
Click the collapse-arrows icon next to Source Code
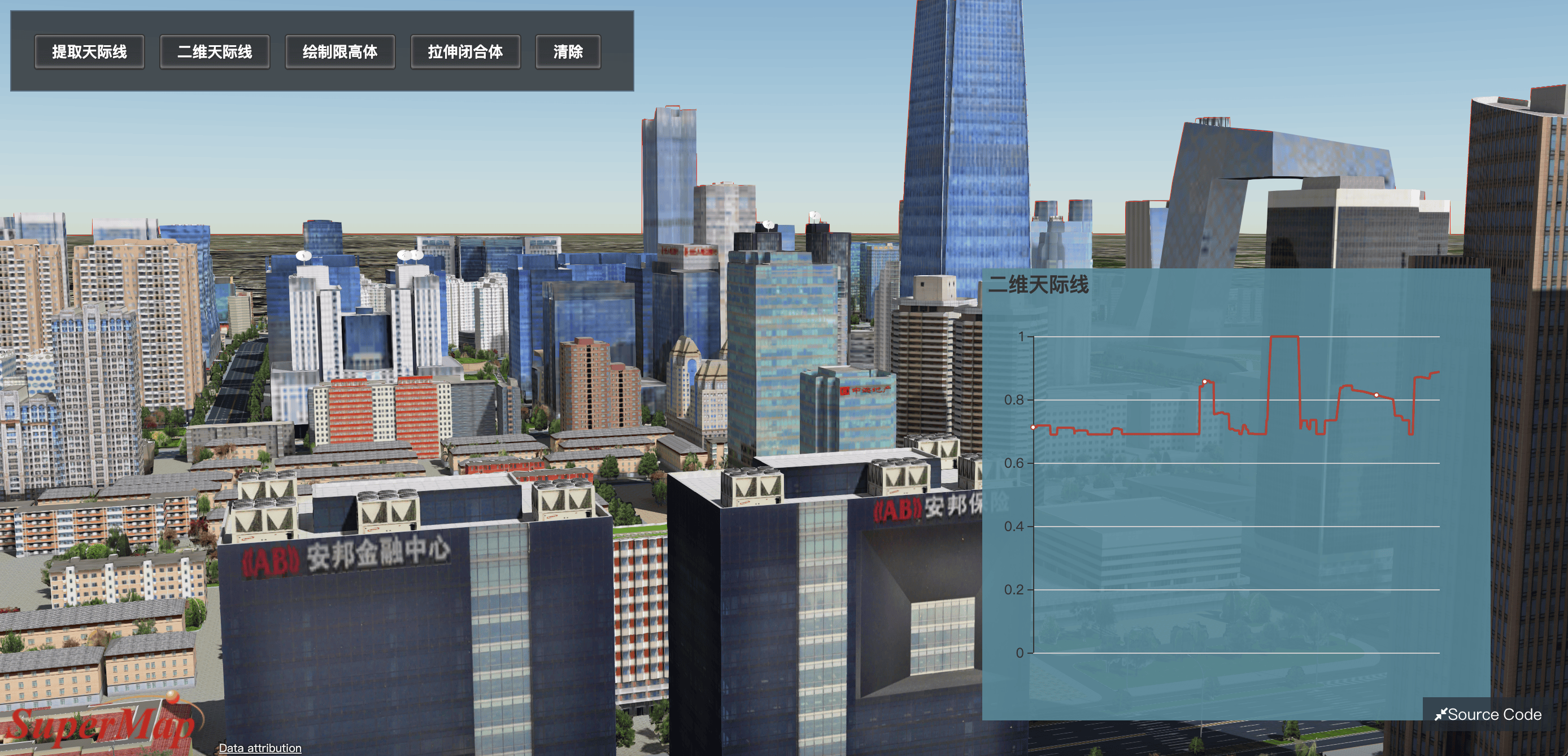pos(1441,714)
